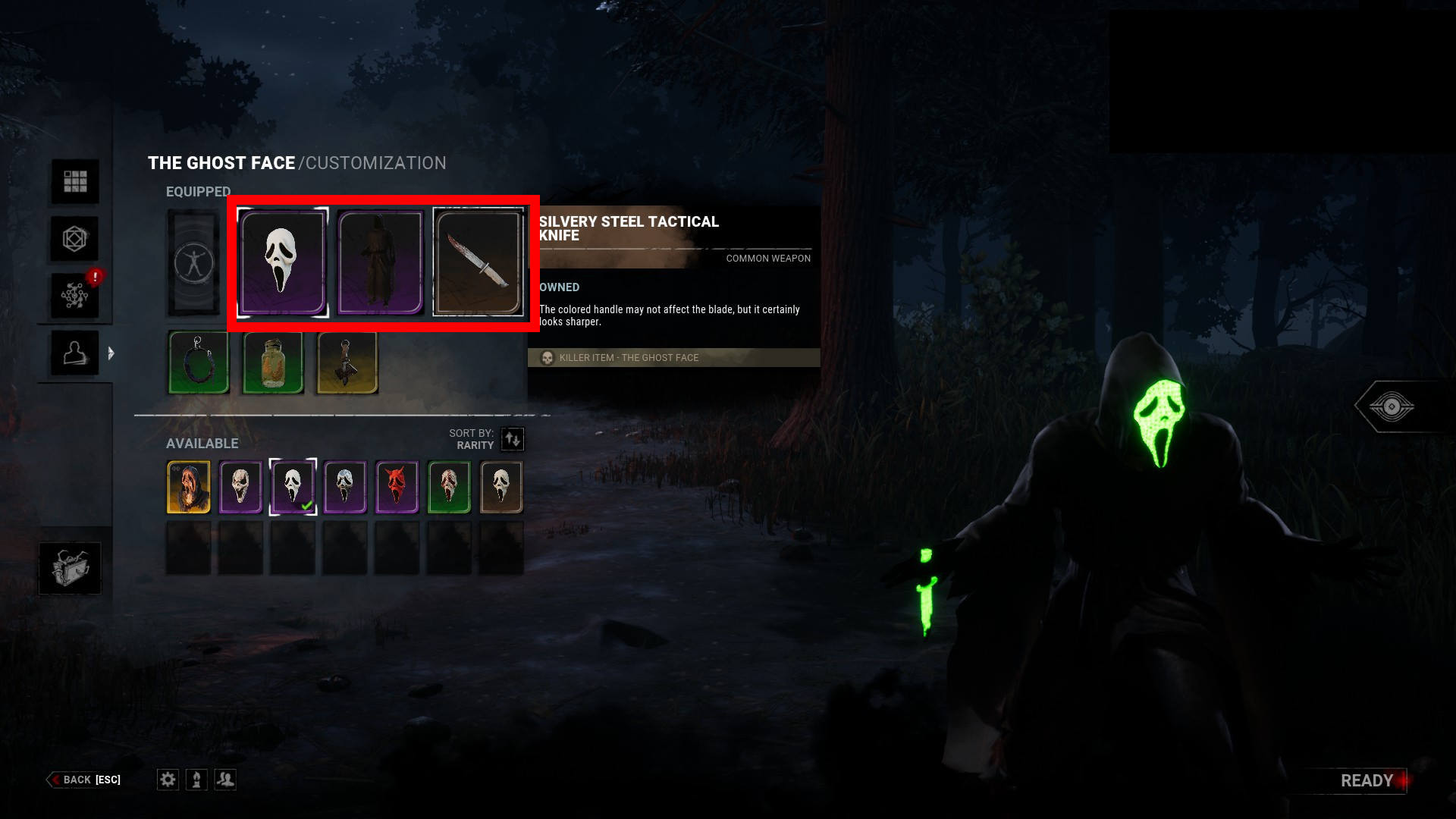Screen dimensions: 1456x819
Task: Open the Rift hexagon icon in the sidebar
Action: (x=74, y=238)
